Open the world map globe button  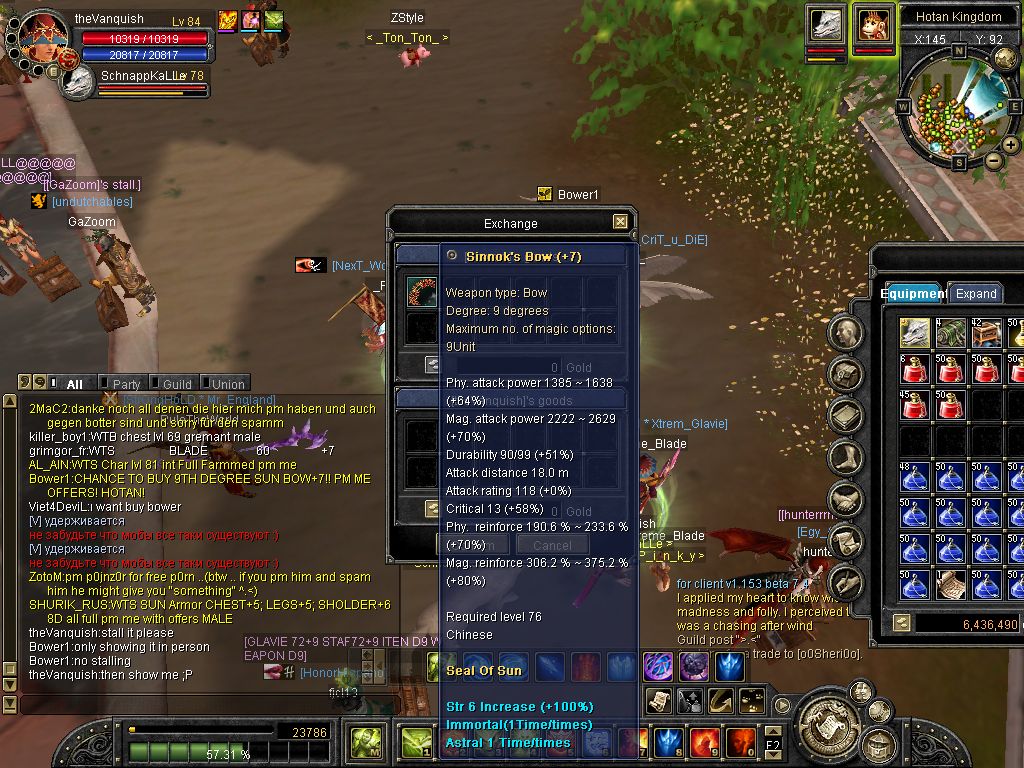click(1005, 59)
